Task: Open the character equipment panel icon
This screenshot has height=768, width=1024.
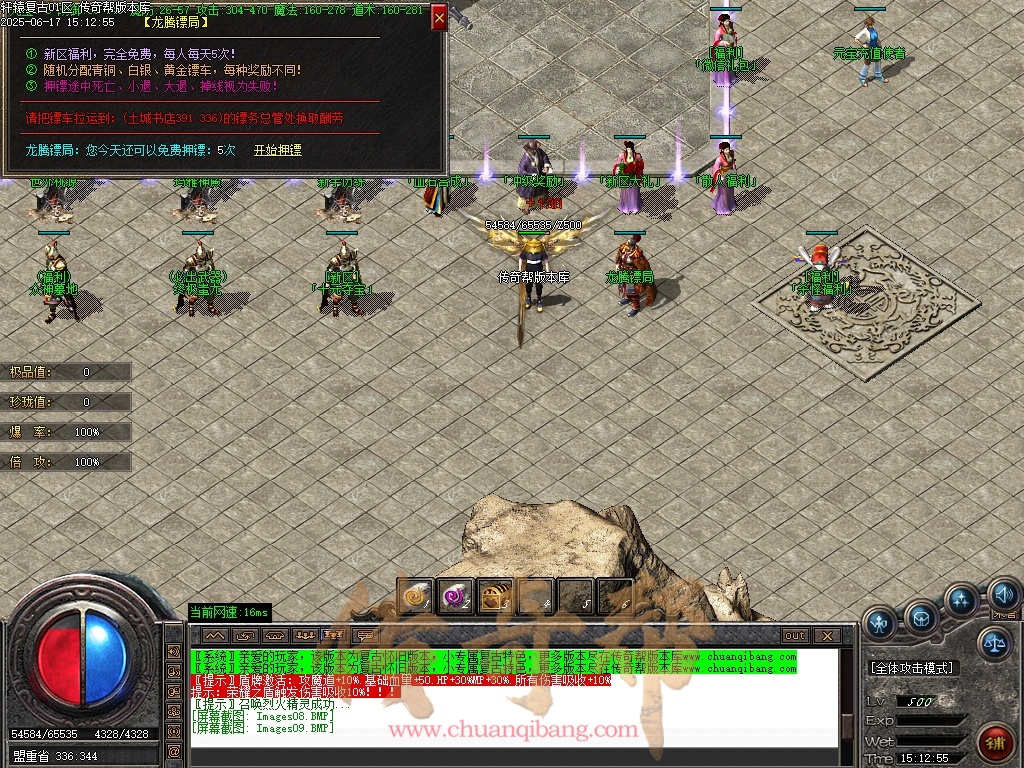Action: (880, 624)
